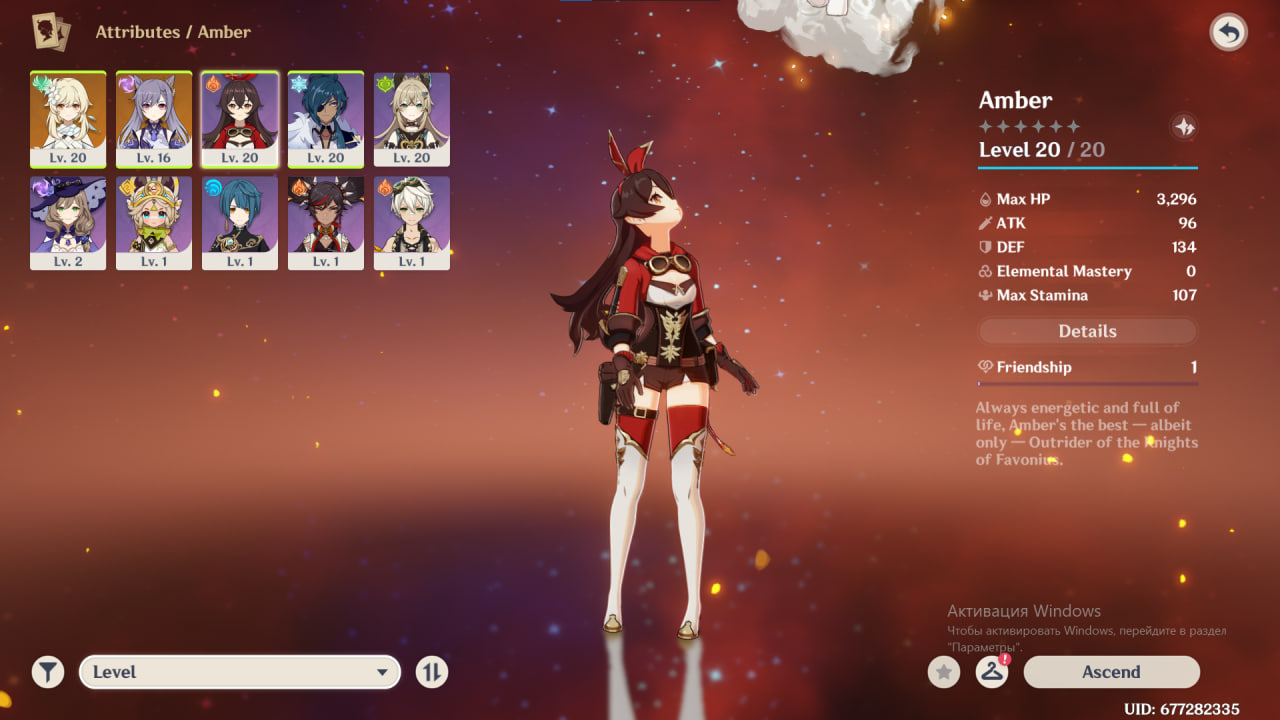The width and height of the screenshot is (1280, 720).
Task: Click the star button beside the hanger
Action: coord(943,672)
